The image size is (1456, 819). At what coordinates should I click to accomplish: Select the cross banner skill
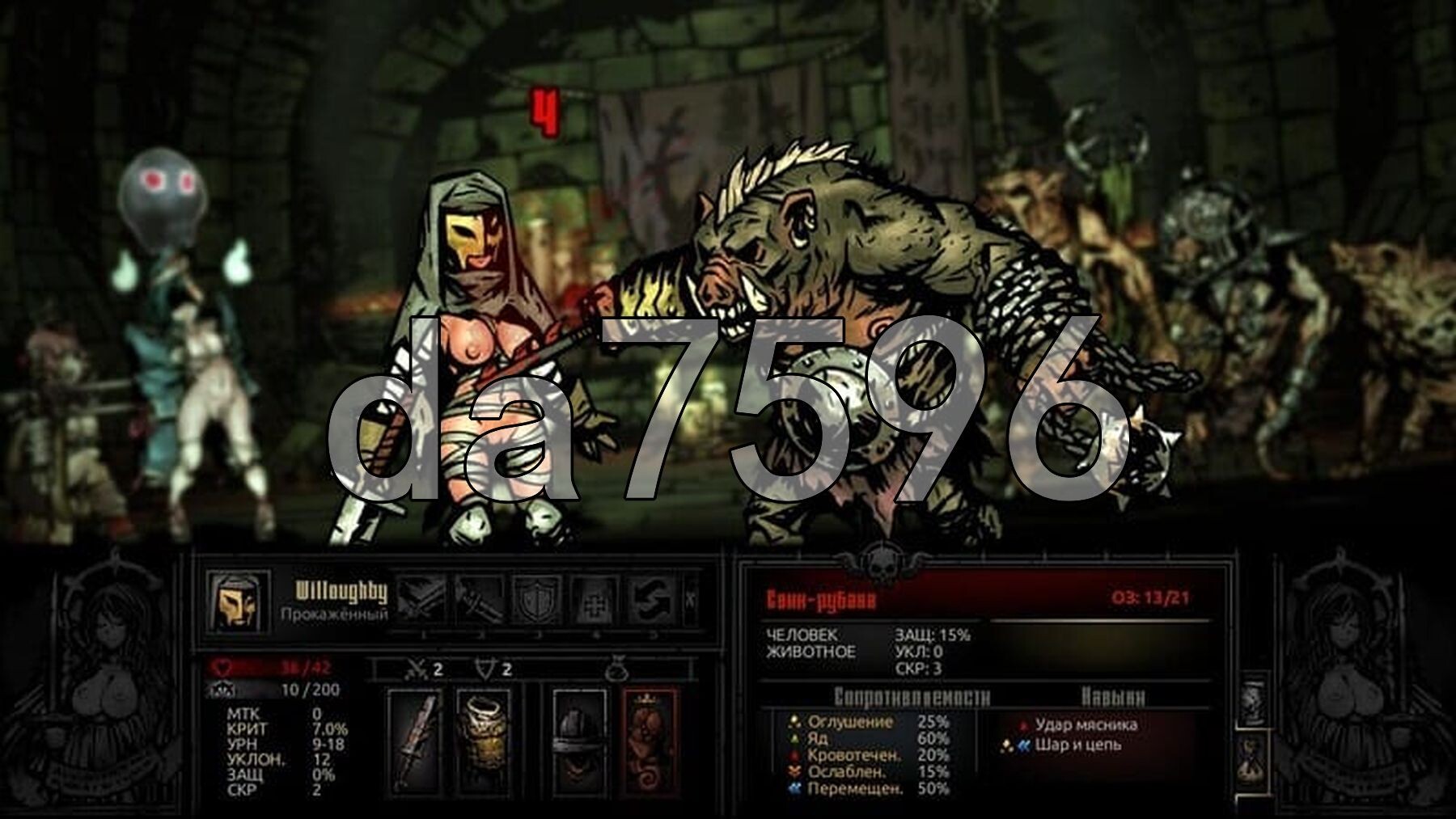595,600
